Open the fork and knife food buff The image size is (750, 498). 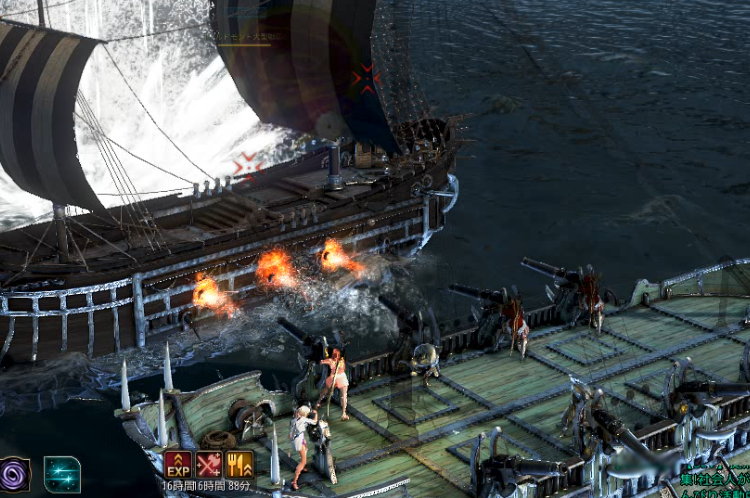[x=240, y=464]
